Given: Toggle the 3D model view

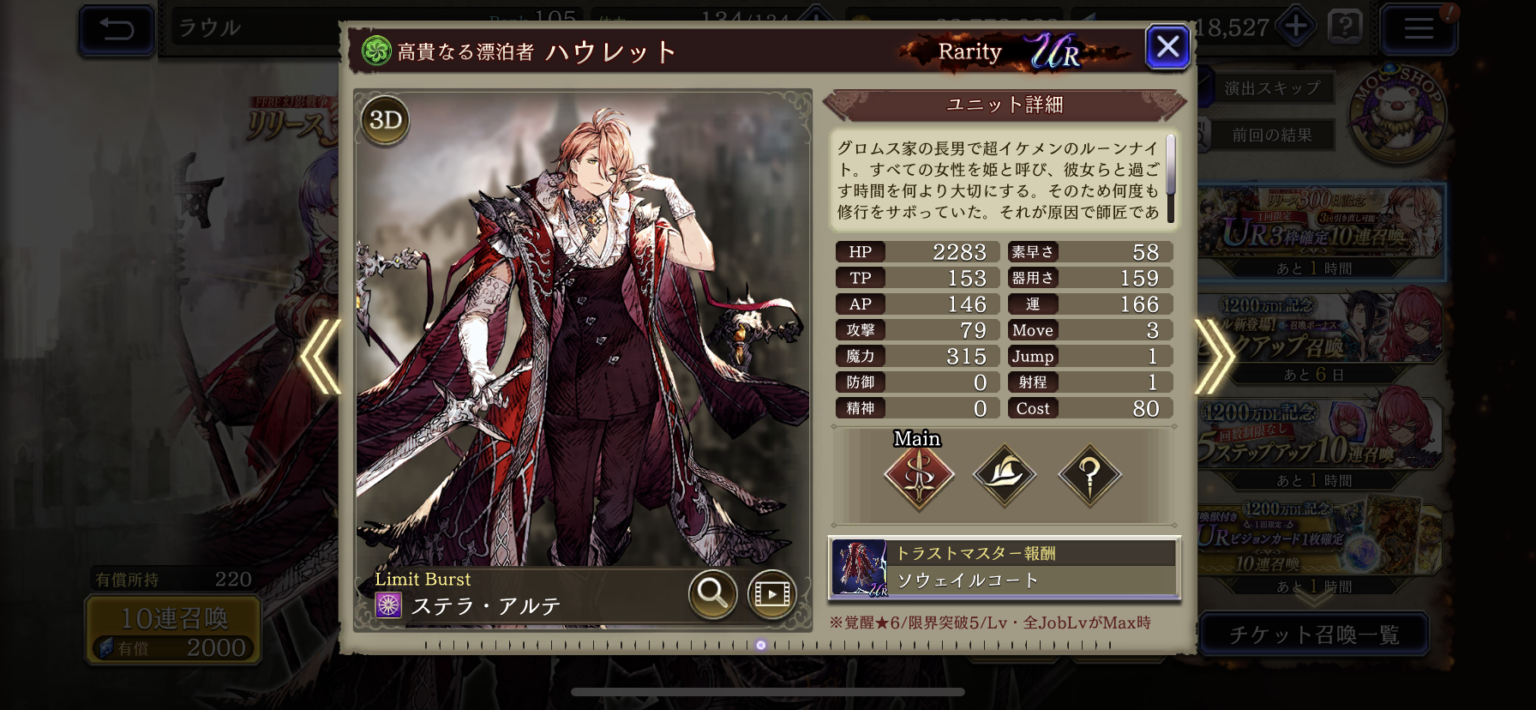Looking at the screenshot, I should [x=385, y=121].
